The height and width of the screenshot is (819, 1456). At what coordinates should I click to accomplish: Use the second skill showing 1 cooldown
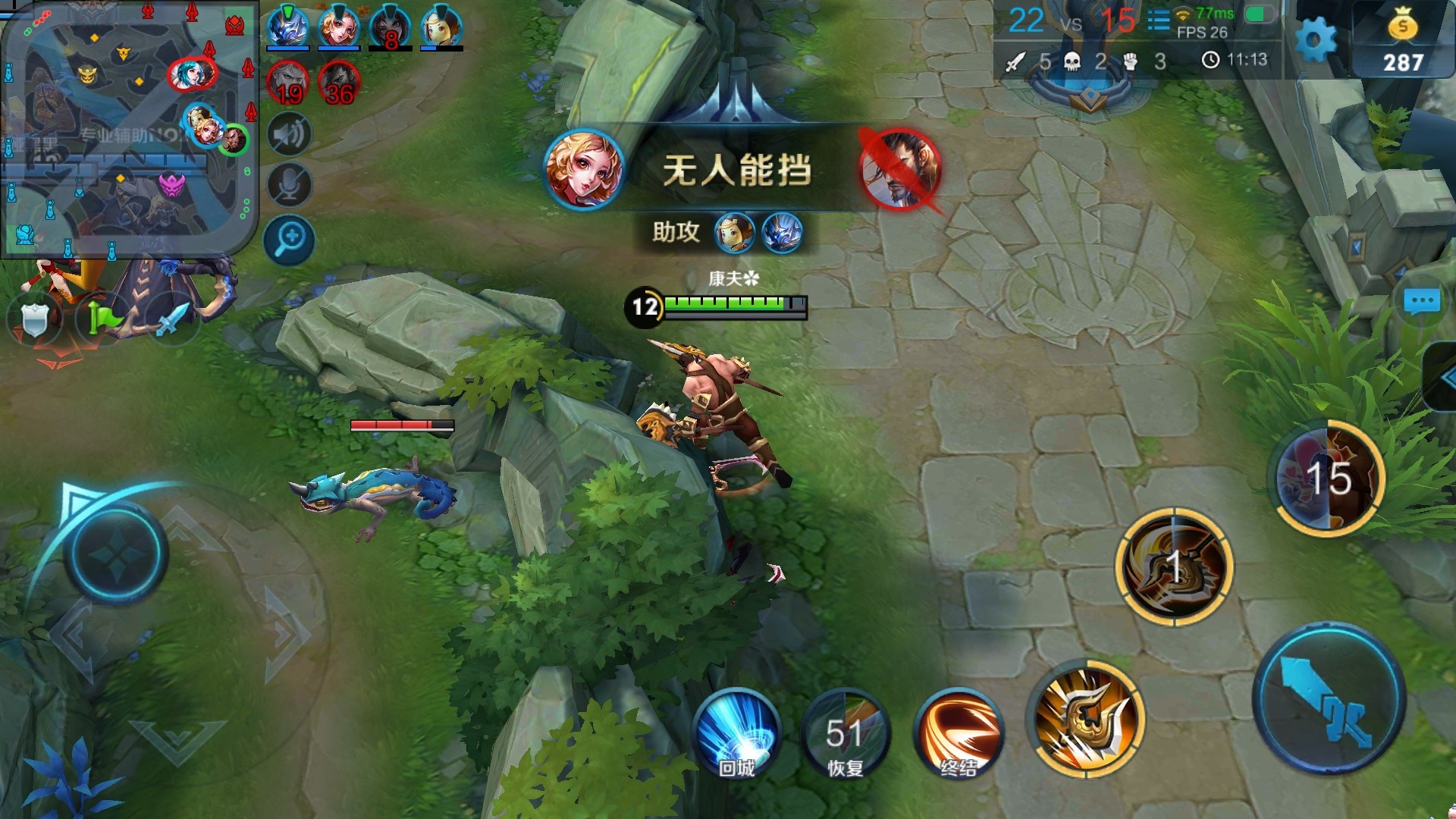click(1174, 567)
